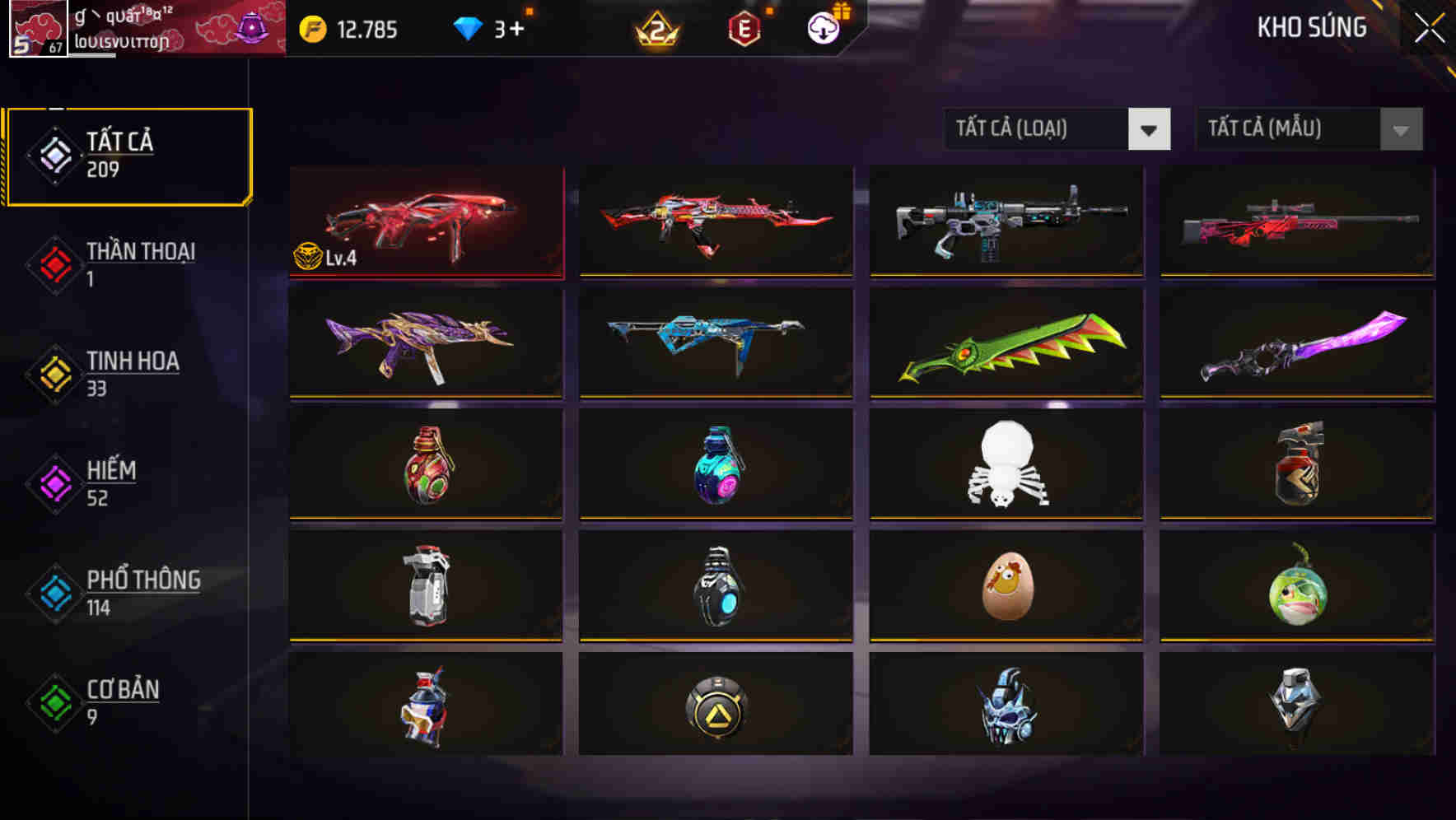The width and height of the screenshot is (1456, 820).
Task: Select the chicken egg grenade thumbnail
Action: point(1006,586)
